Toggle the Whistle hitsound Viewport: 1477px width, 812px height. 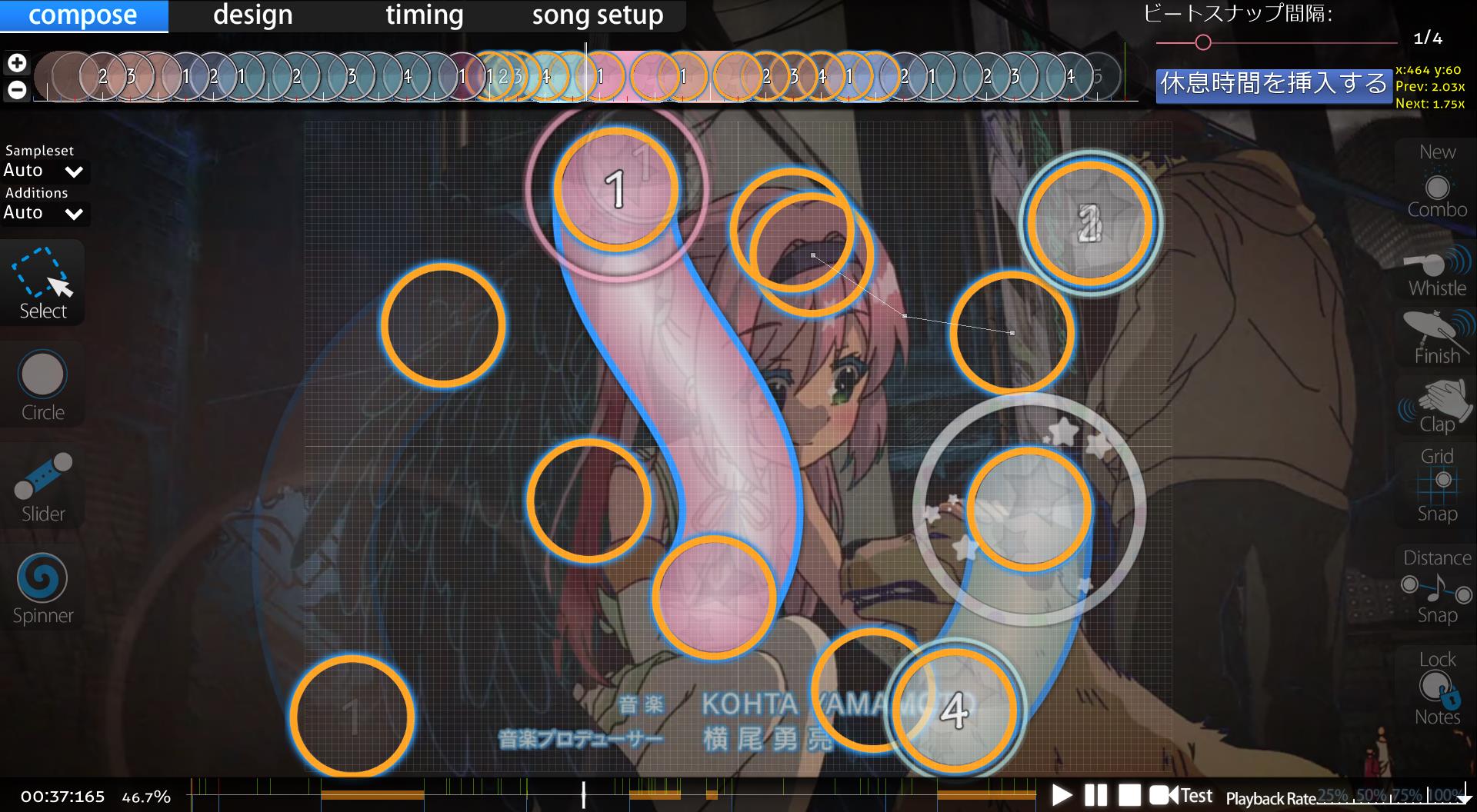click(x=1437, y=272)
